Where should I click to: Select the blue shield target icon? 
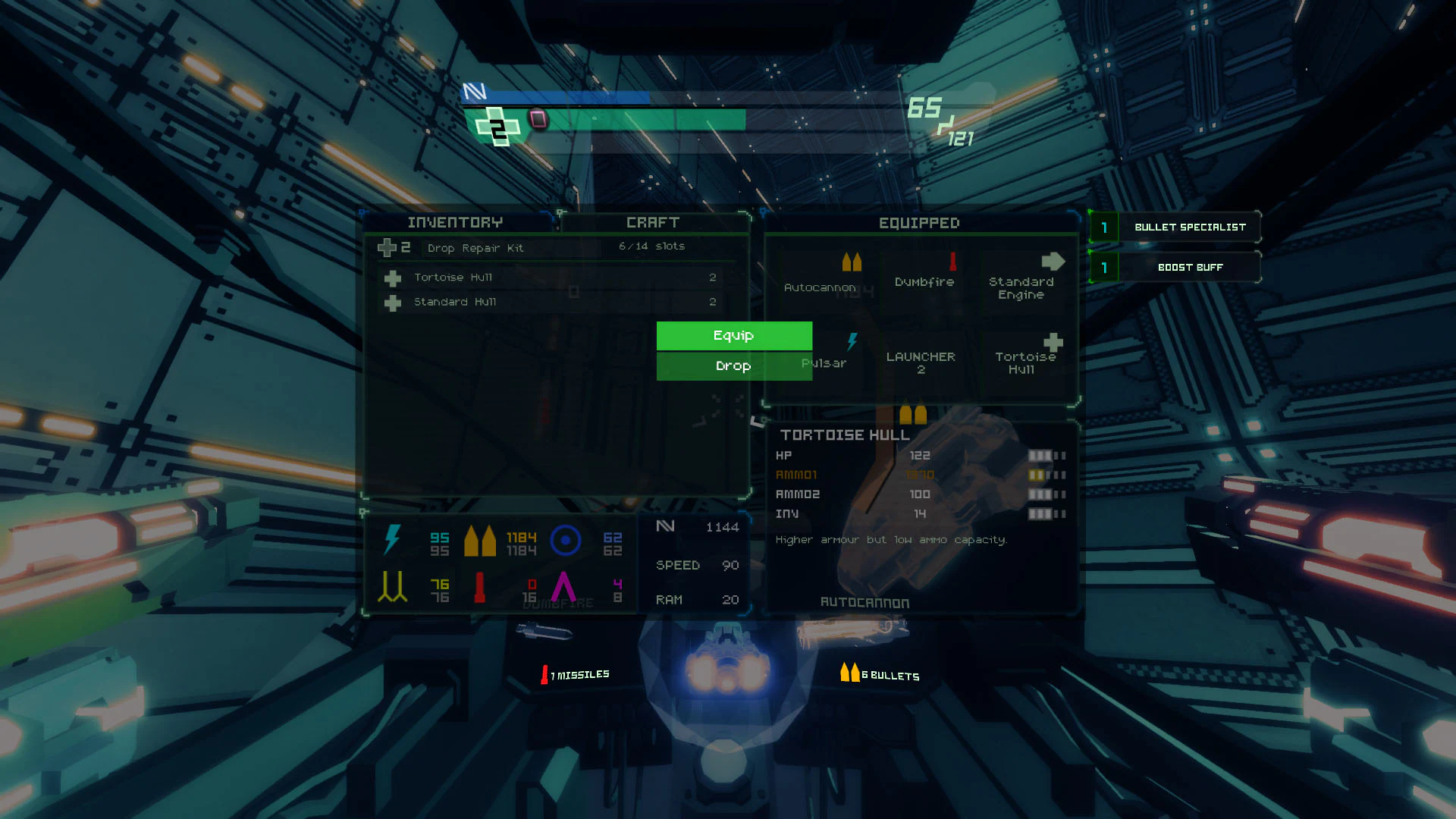click(567, 540)
